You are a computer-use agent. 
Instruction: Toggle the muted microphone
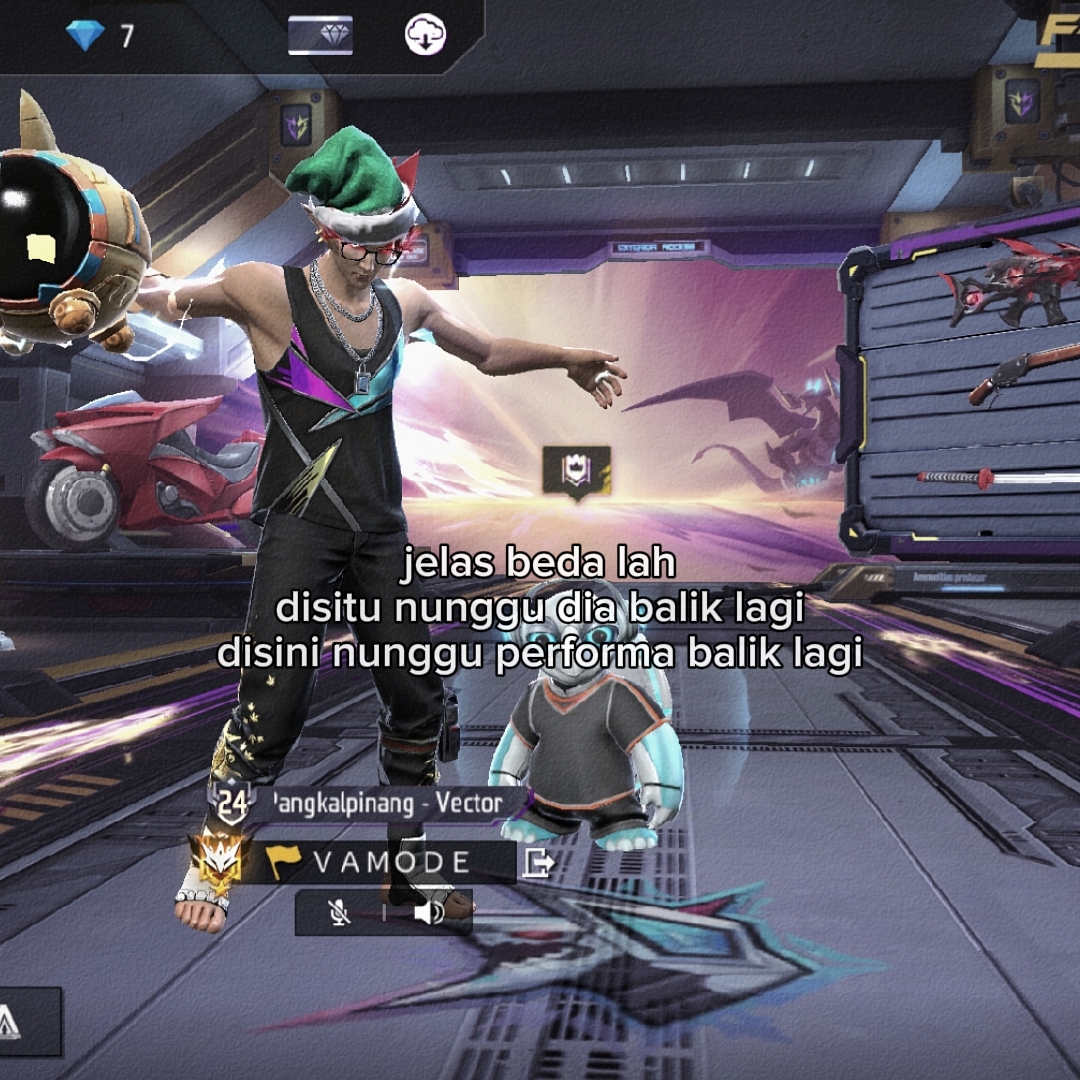(340, 912)
